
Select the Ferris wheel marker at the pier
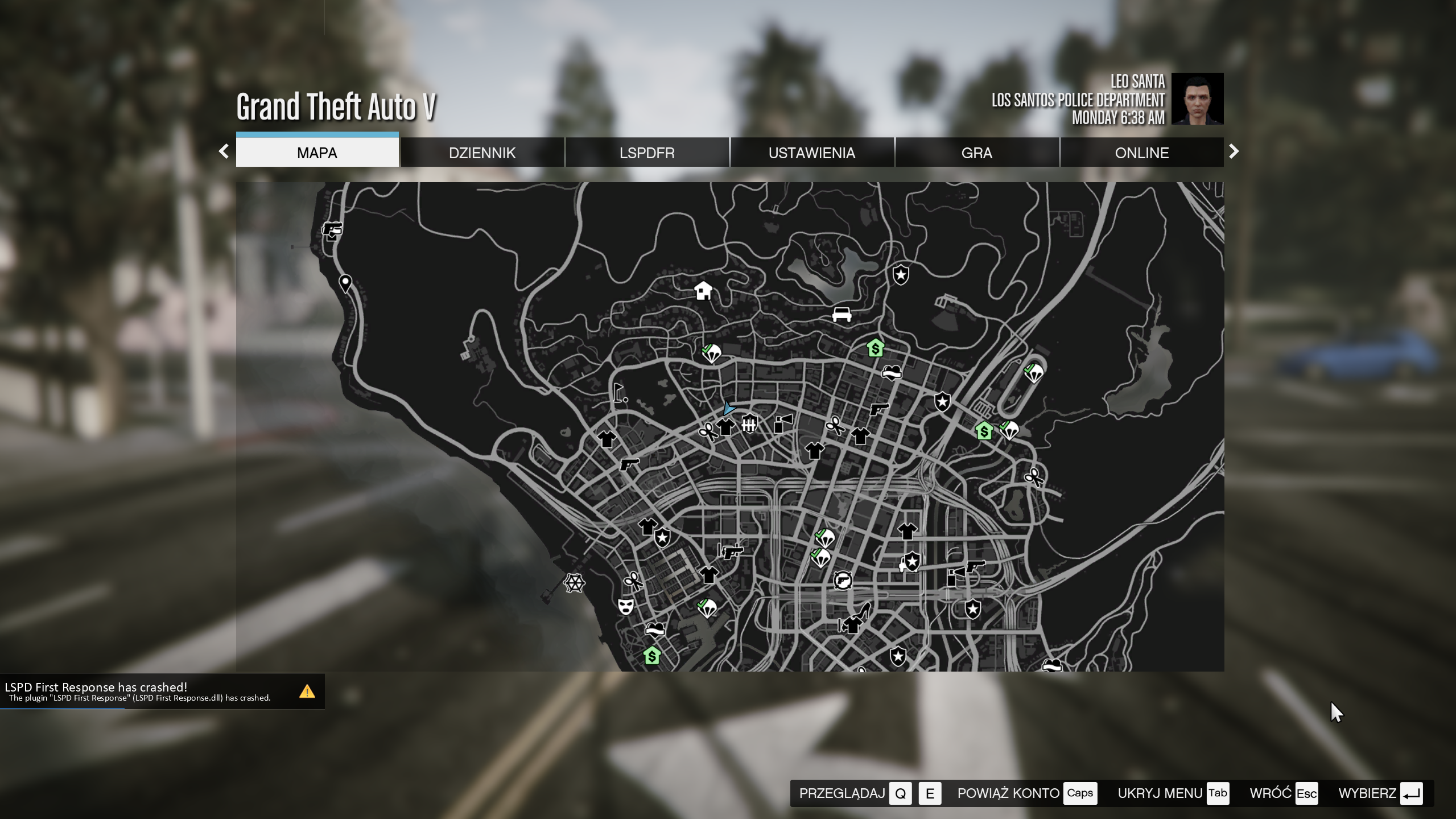click(574, 583)
